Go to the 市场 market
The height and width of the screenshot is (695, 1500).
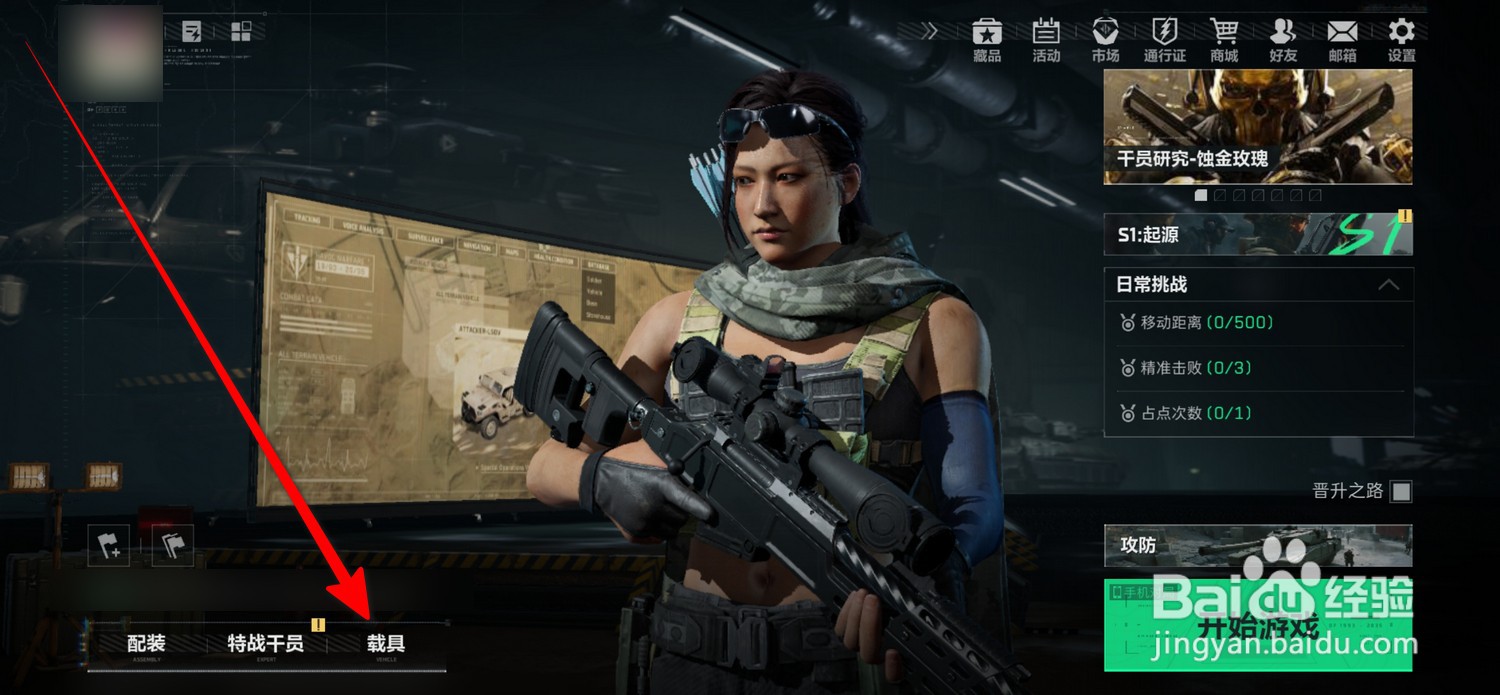point(1105,40)
